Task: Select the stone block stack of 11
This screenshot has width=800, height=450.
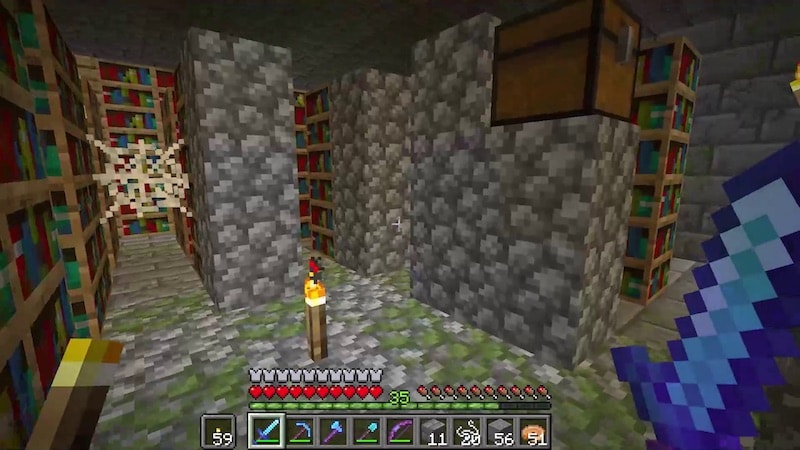Action: [x=432, y=431]
